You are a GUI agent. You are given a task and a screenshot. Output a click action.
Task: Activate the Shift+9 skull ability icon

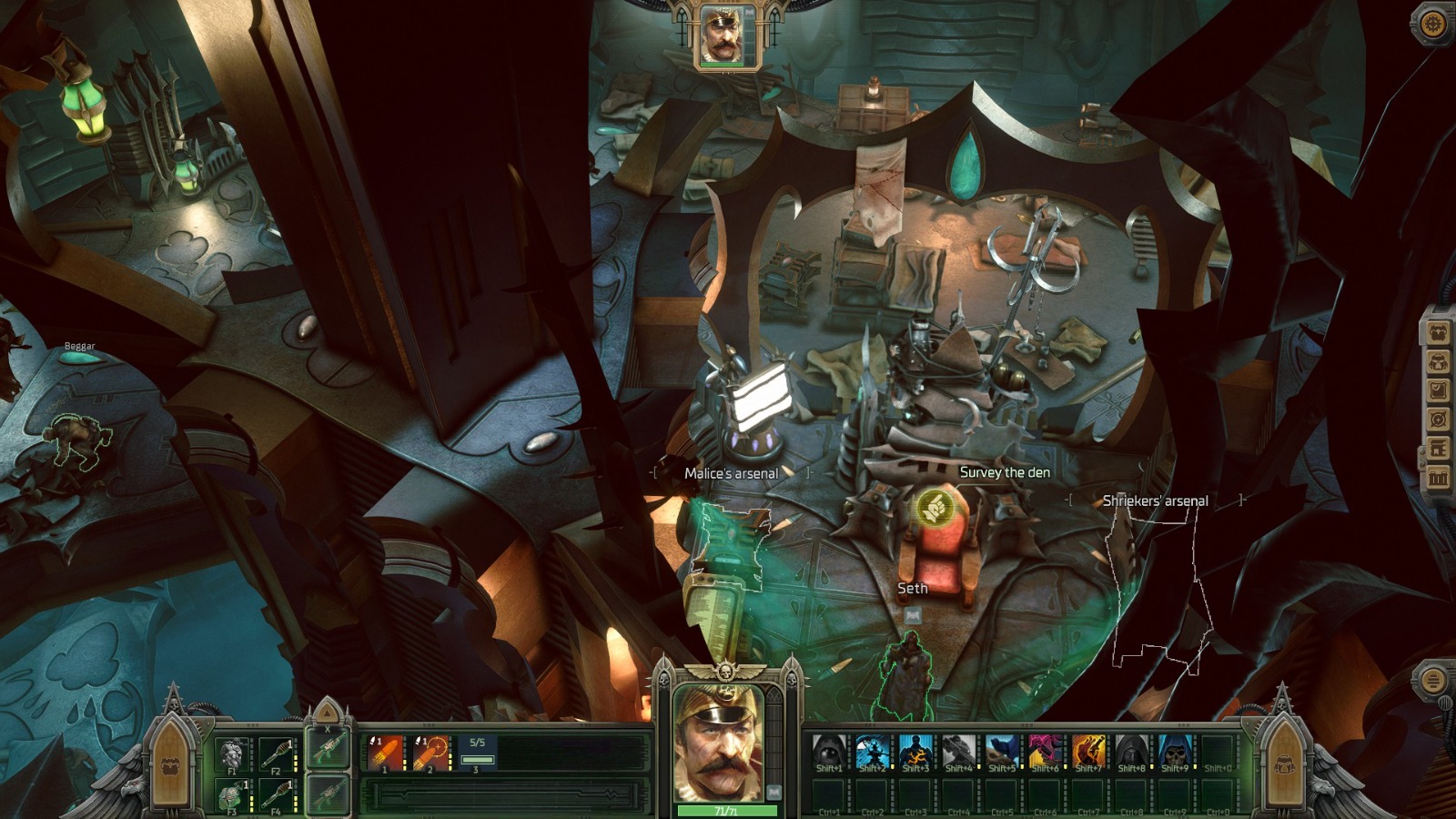tap(1174, 749)
